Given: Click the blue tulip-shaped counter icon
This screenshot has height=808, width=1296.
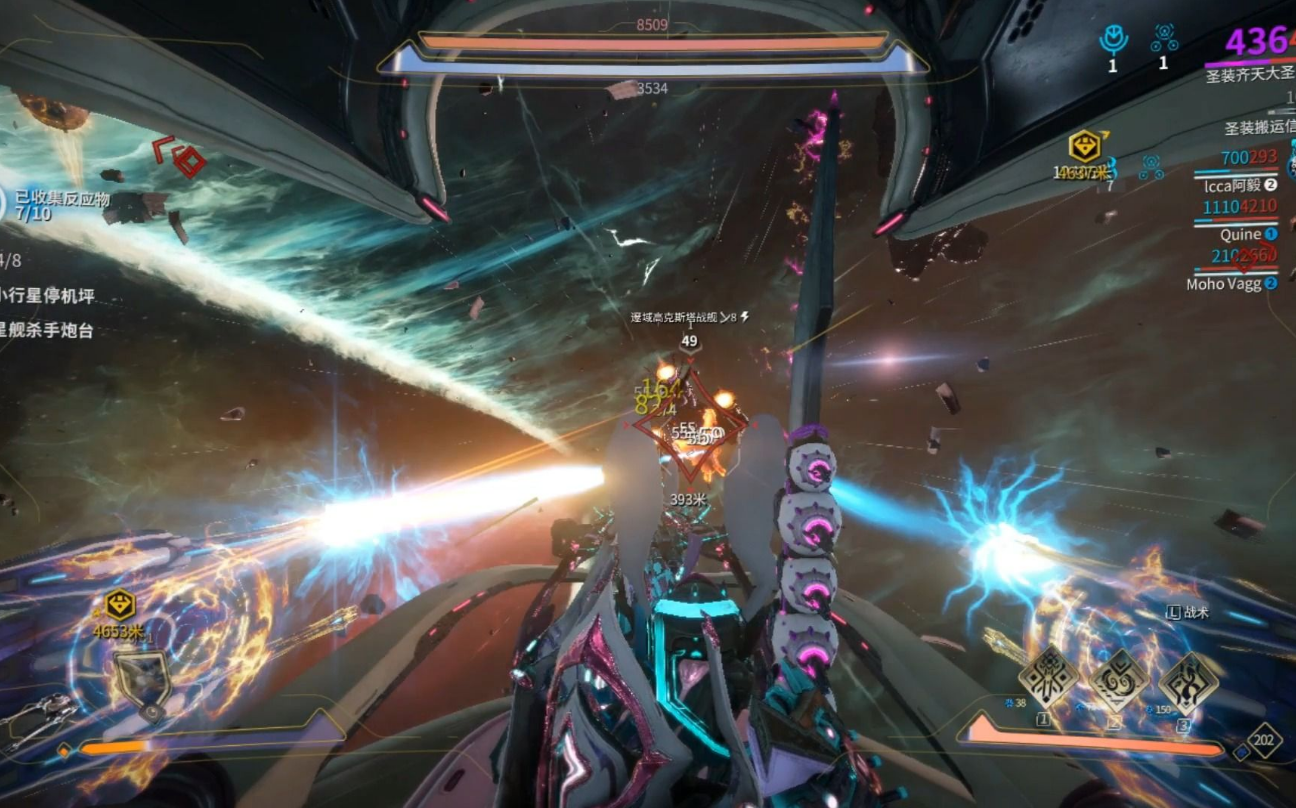Looking at the screenshot, I should coord(1112,40).
